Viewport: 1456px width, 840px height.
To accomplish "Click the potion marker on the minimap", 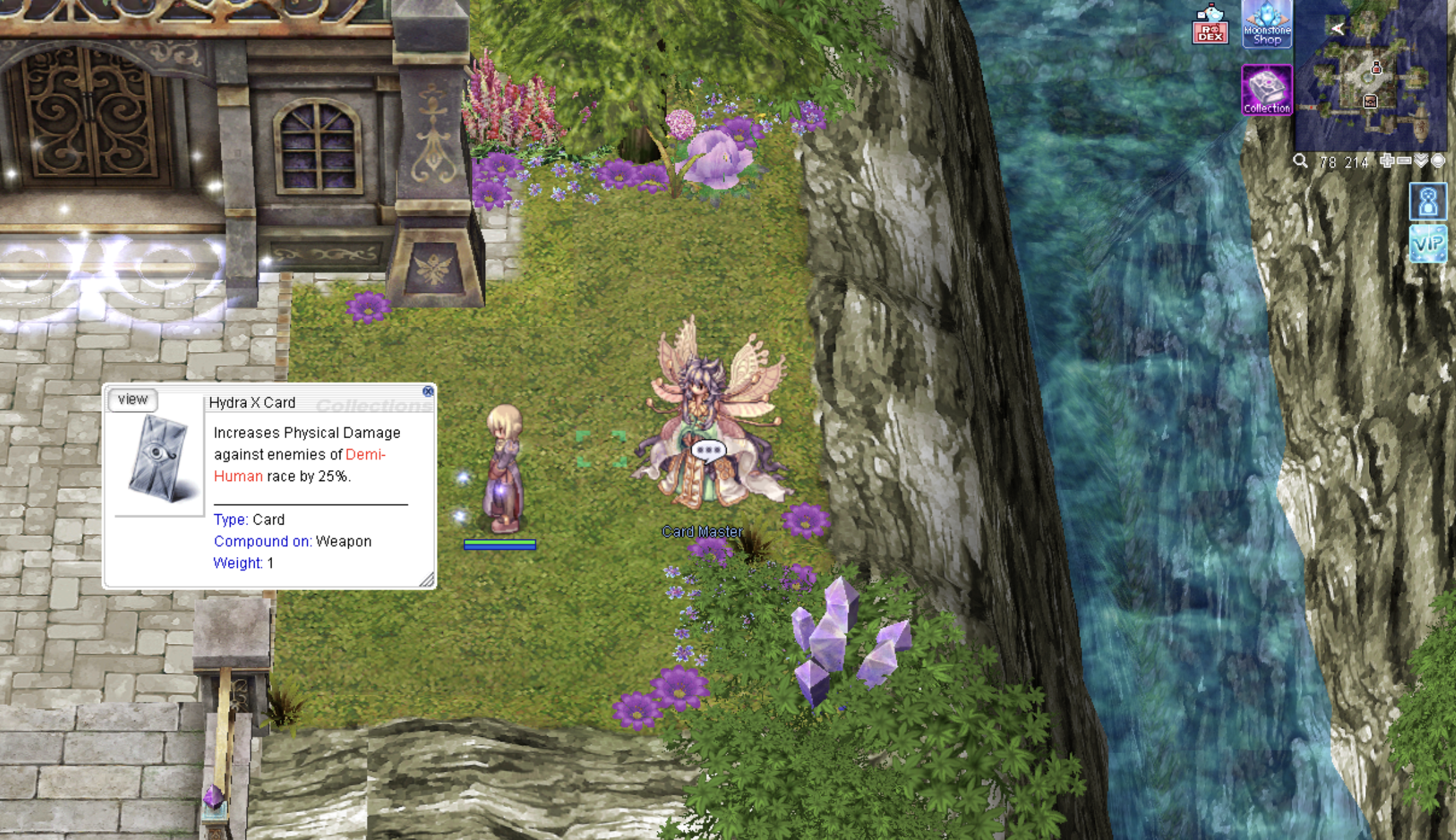I will tap(1375, 68).
